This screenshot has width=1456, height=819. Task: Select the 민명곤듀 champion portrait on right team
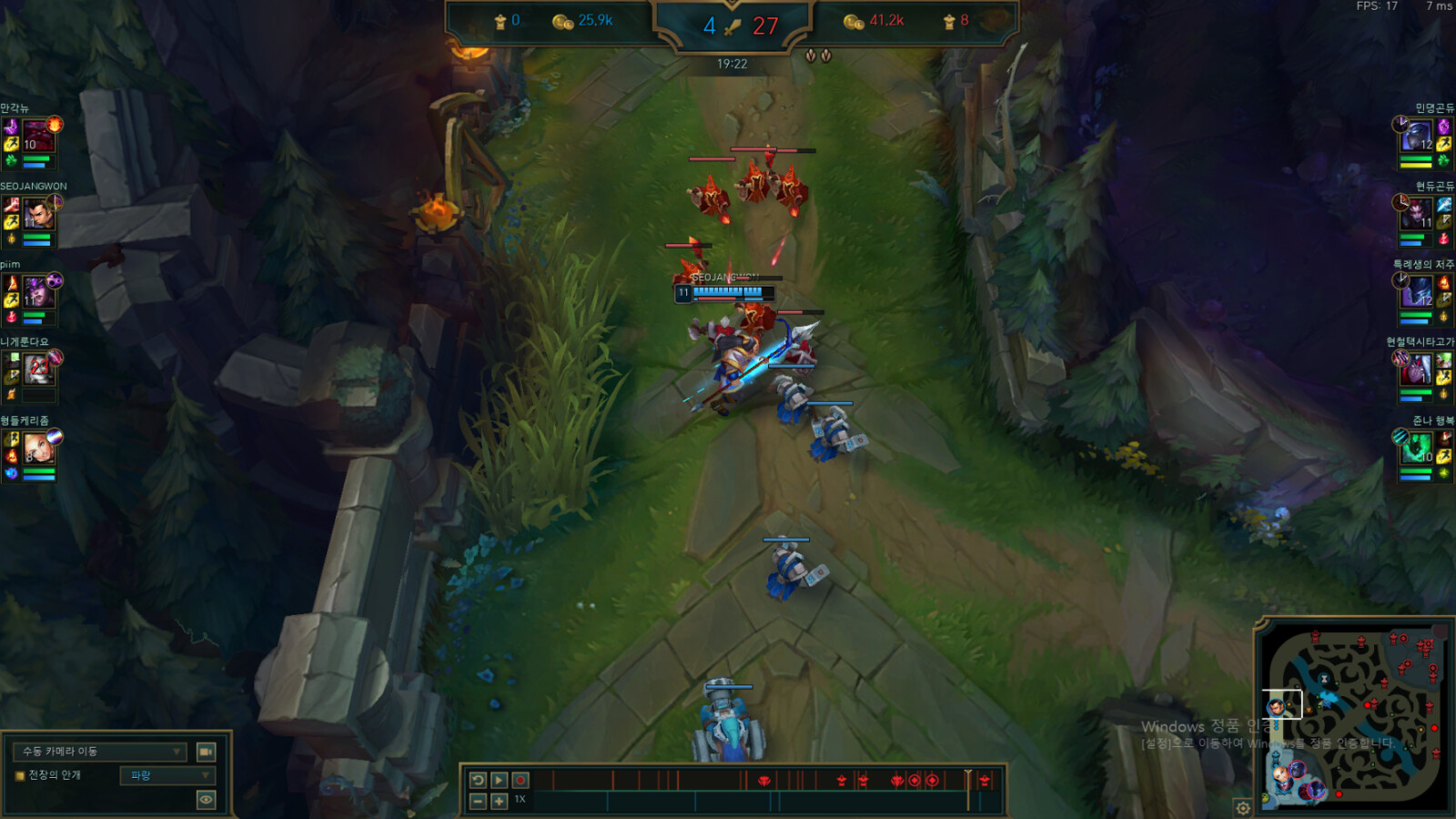[1417, 136]
